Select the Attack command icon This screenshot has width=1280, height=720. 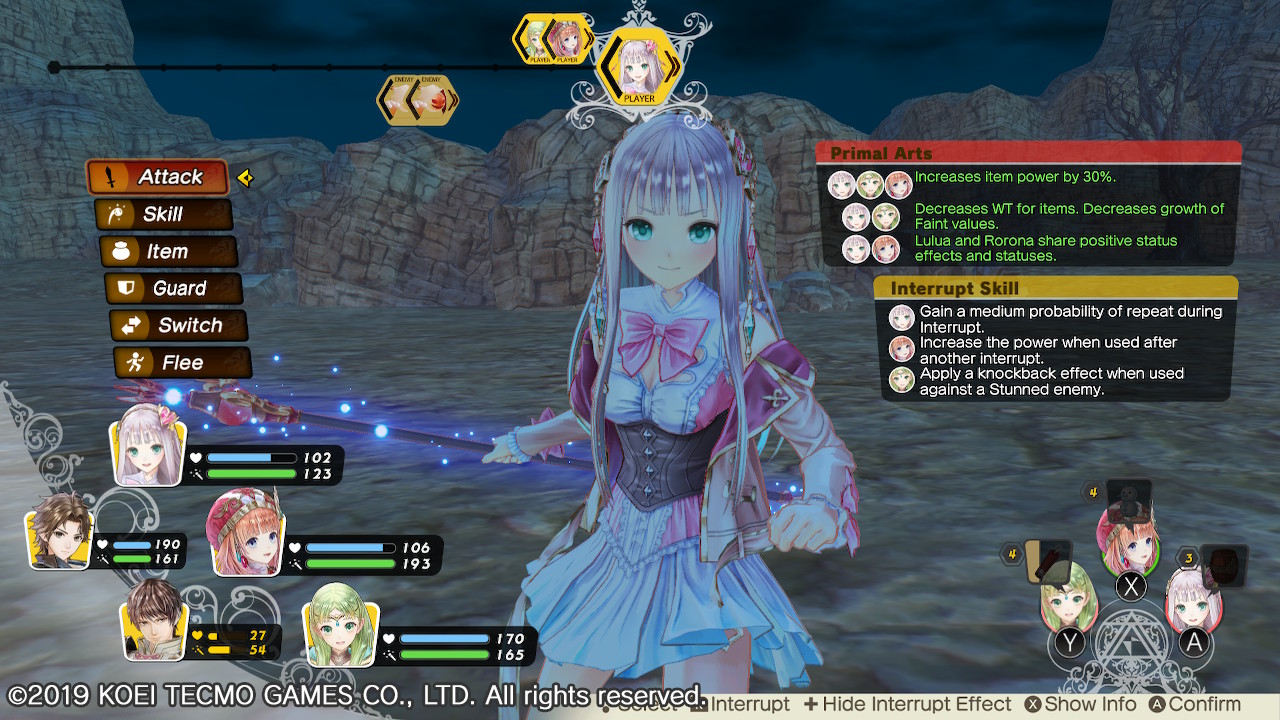click(158, 177)
